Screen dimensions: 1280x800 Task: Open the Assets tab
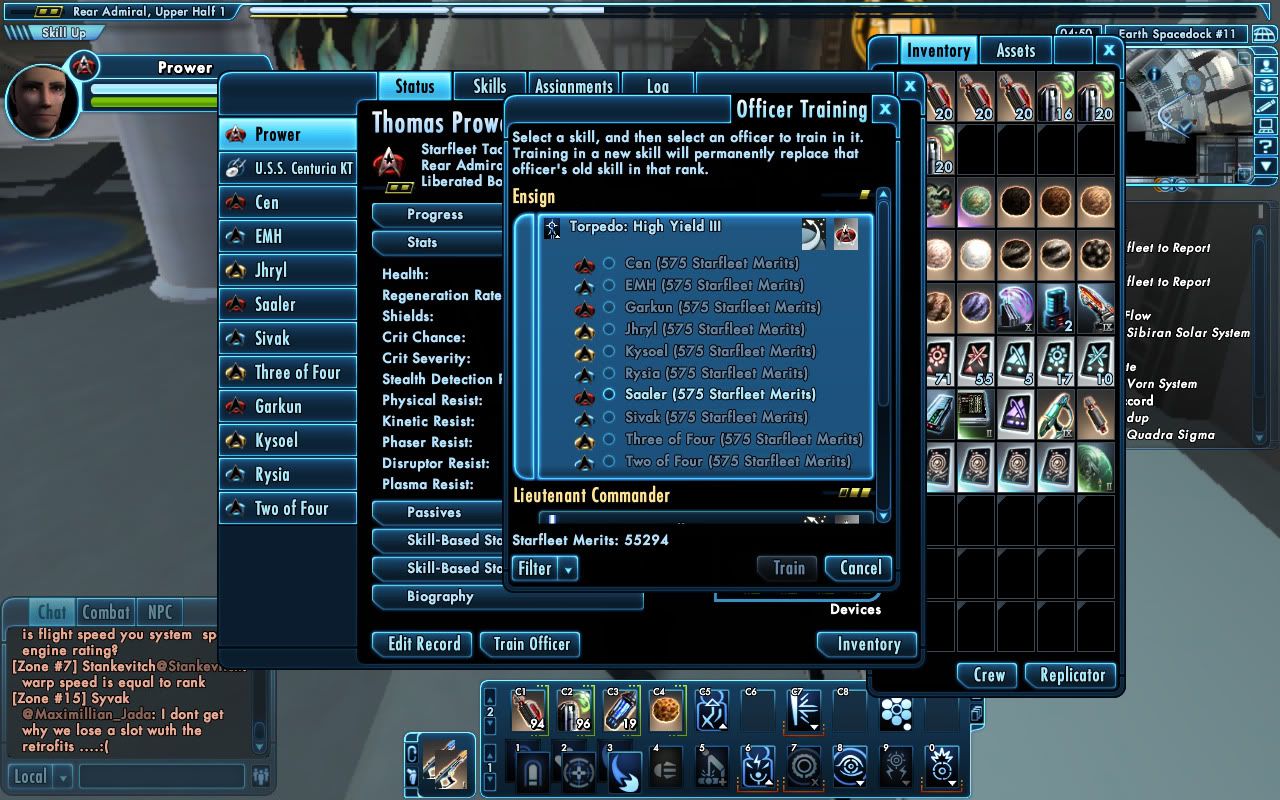point(1015,51)
